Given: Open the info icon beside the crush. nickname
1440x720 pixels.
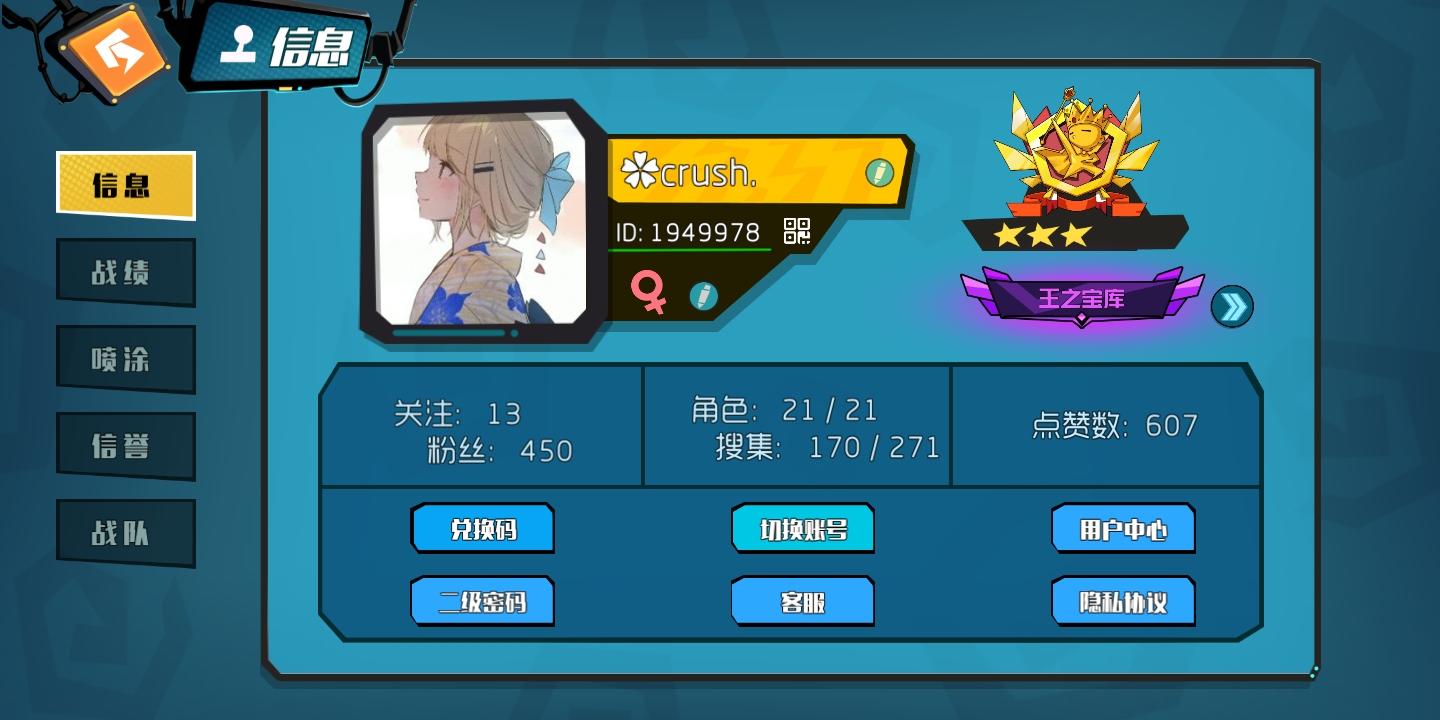Looking at the screenshot, I should tap(879, 171).
